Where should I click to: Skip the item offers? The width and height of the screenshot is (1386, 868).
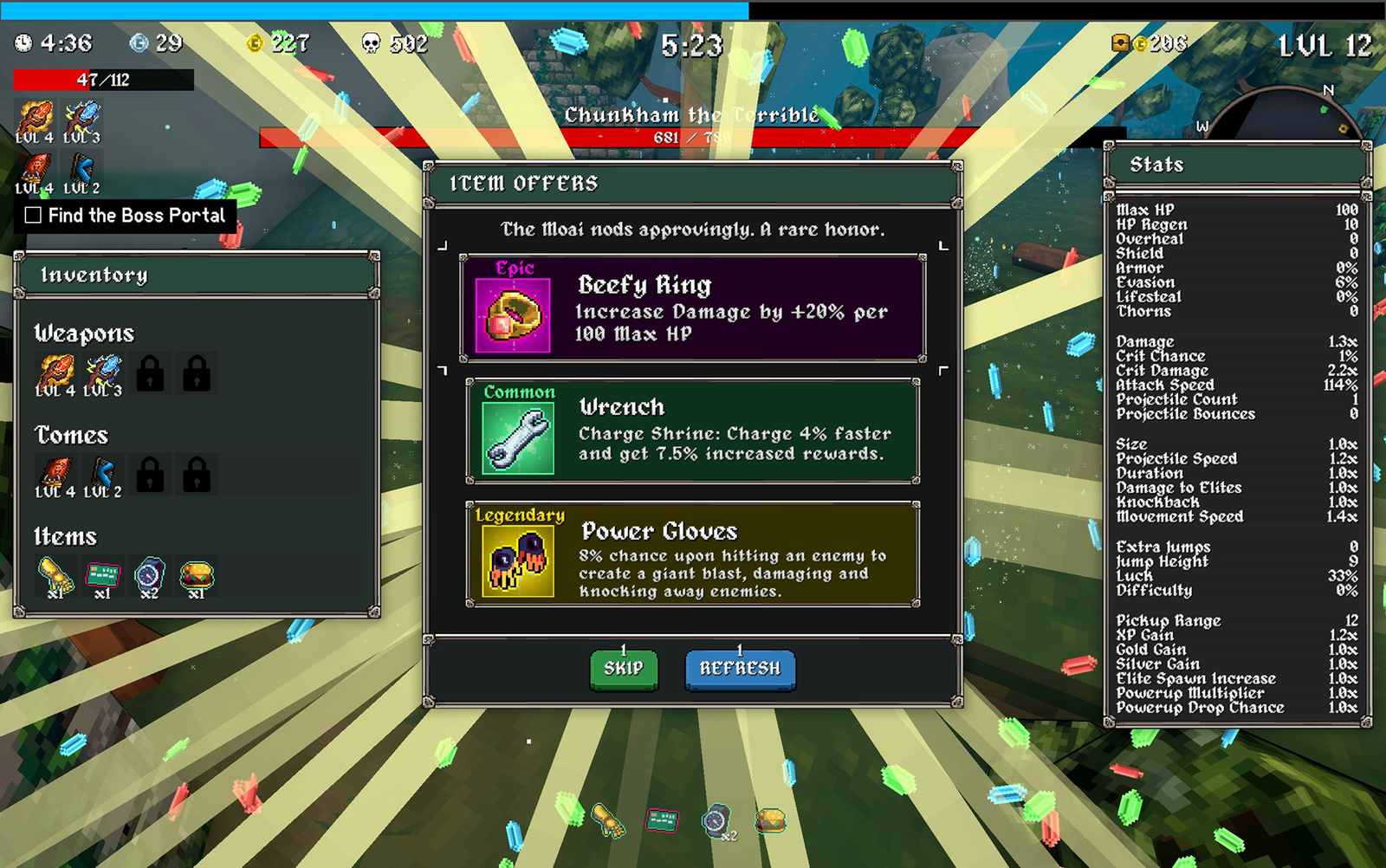click(623, 669)
